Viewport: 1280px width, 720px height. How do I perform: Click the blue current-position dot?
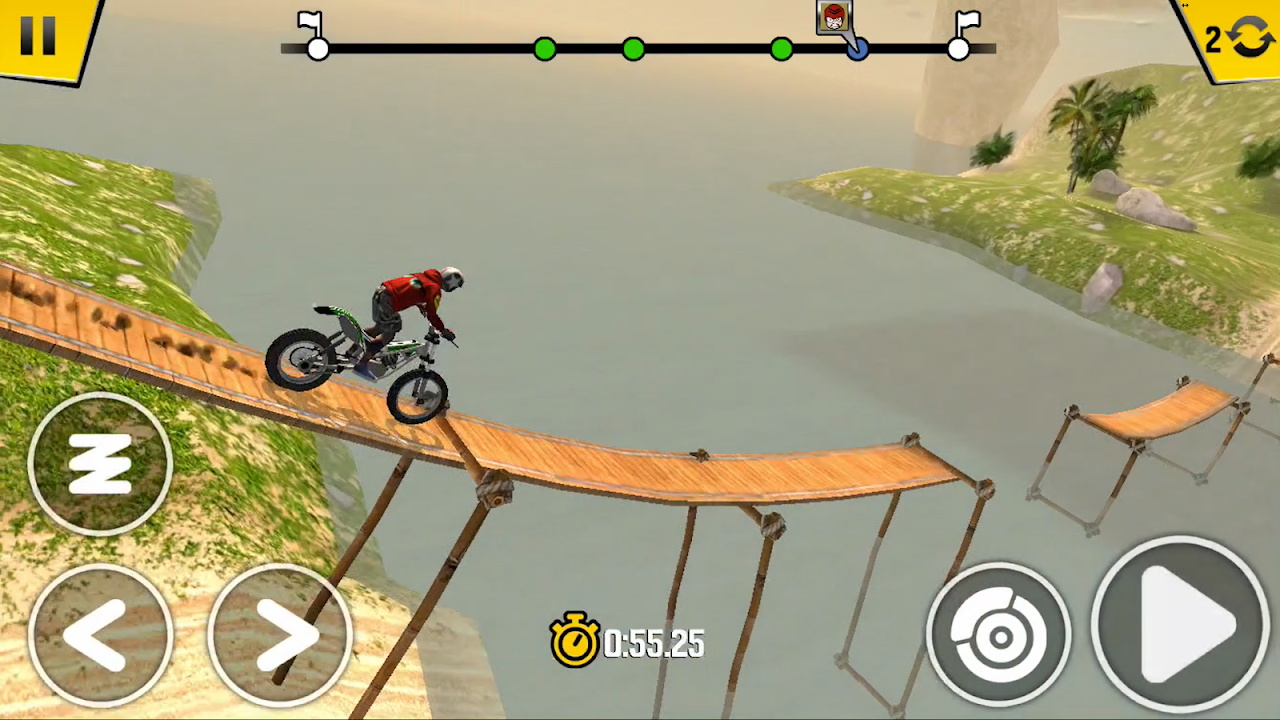[x=858, y=49]
